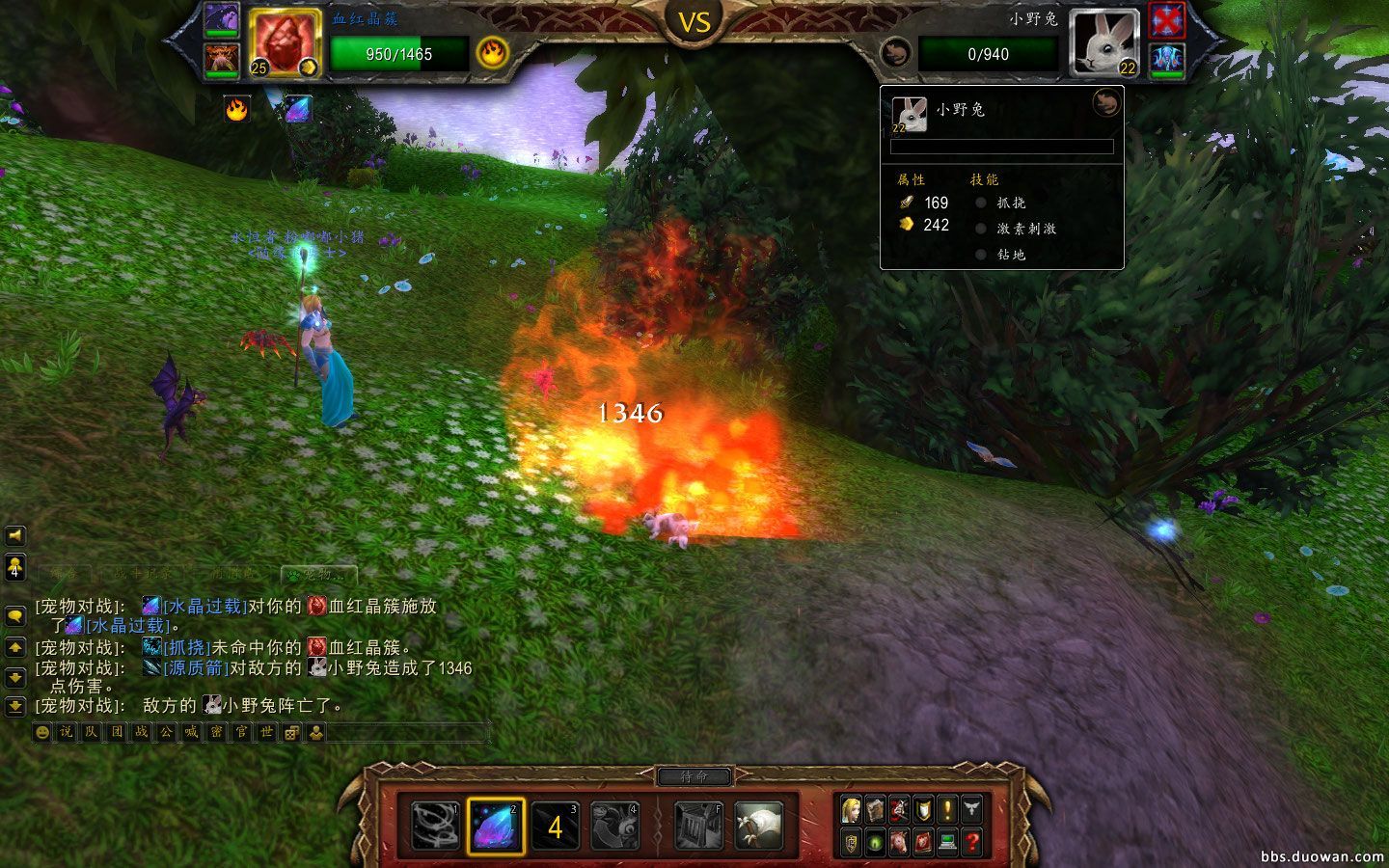
Task: Open the quest log exclamation mark button
Action: (947, 808)
